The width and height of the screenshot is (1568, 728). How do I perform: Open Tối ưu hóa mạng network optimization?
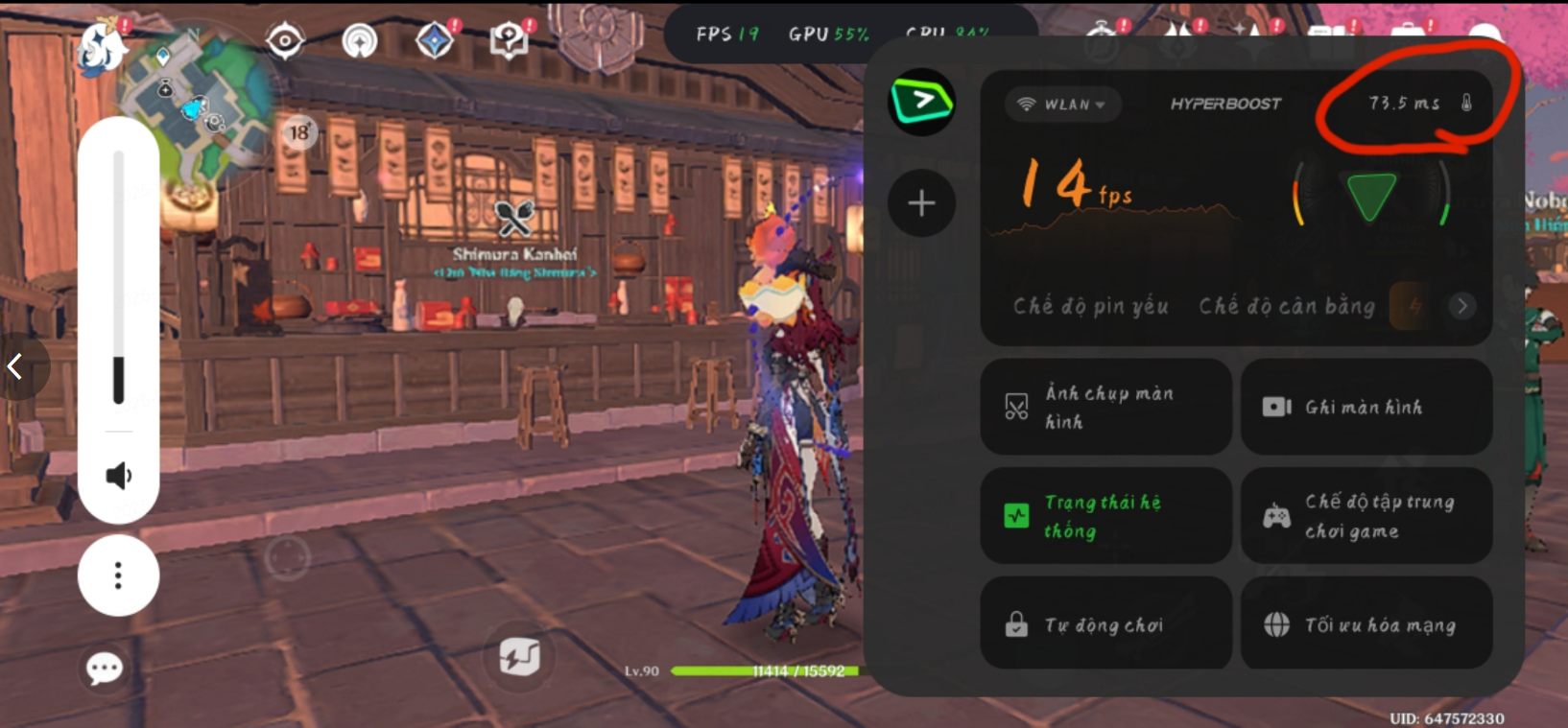[1366, 624]
